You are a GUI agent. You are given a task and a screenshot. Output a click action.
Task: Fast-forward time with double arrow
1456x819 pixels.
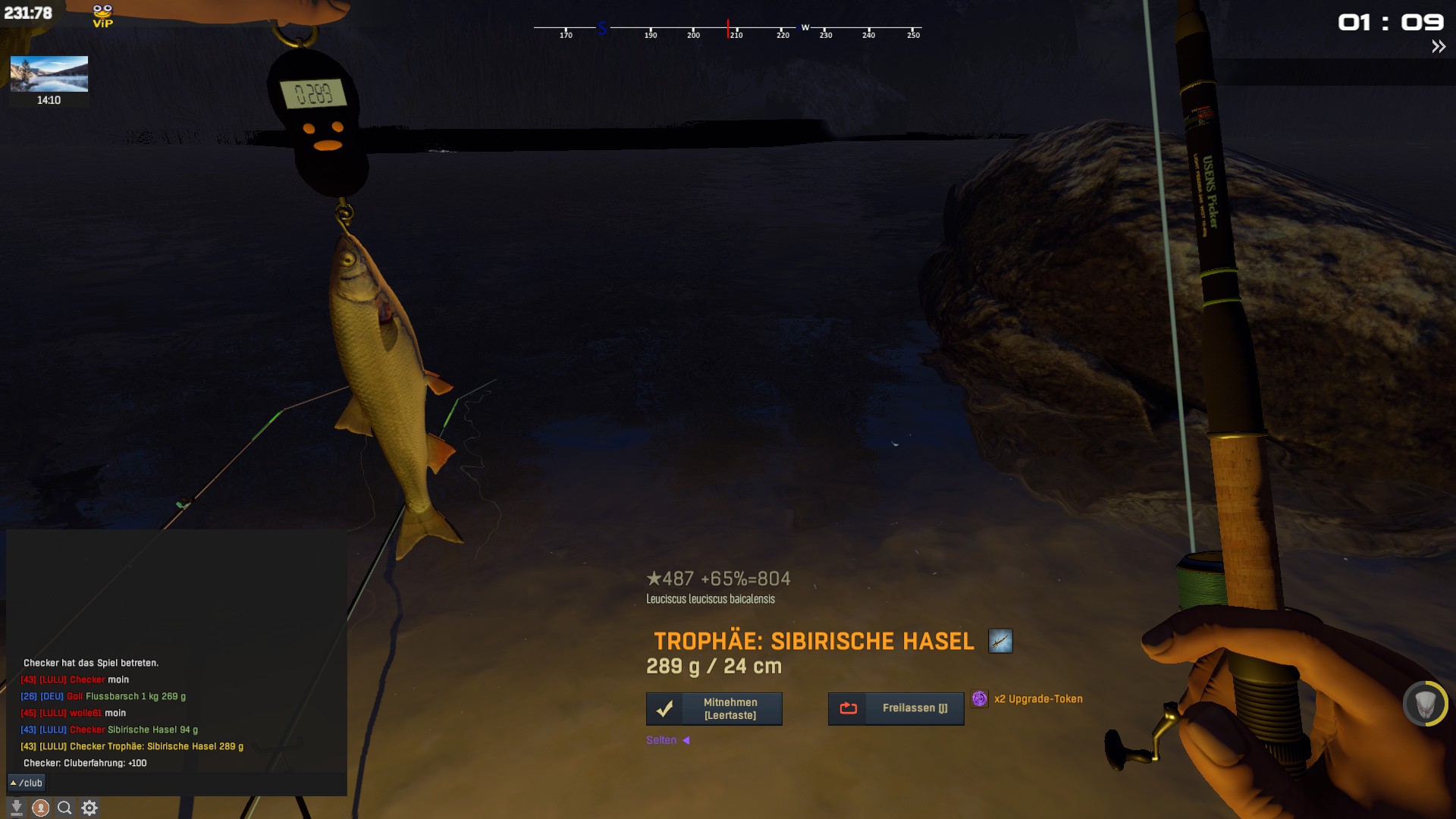click(1438, 47)
